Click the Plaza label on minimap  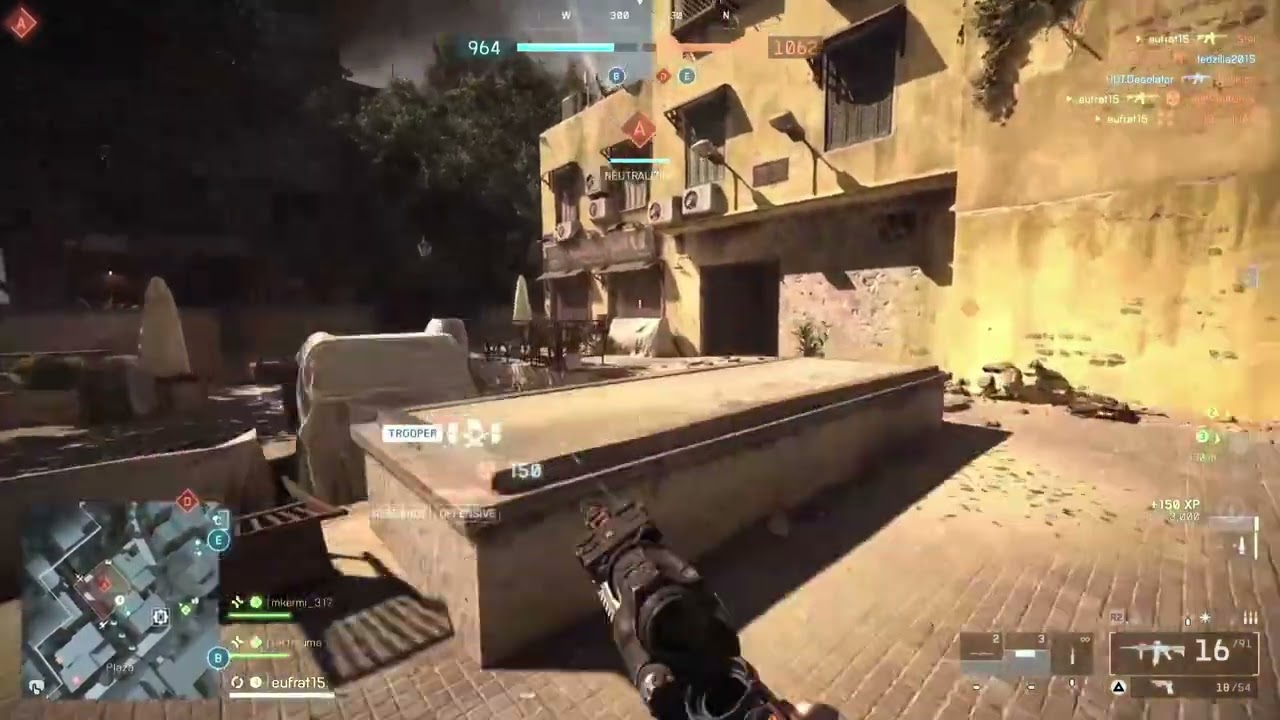pyautogui.click(x=120, y=667)
